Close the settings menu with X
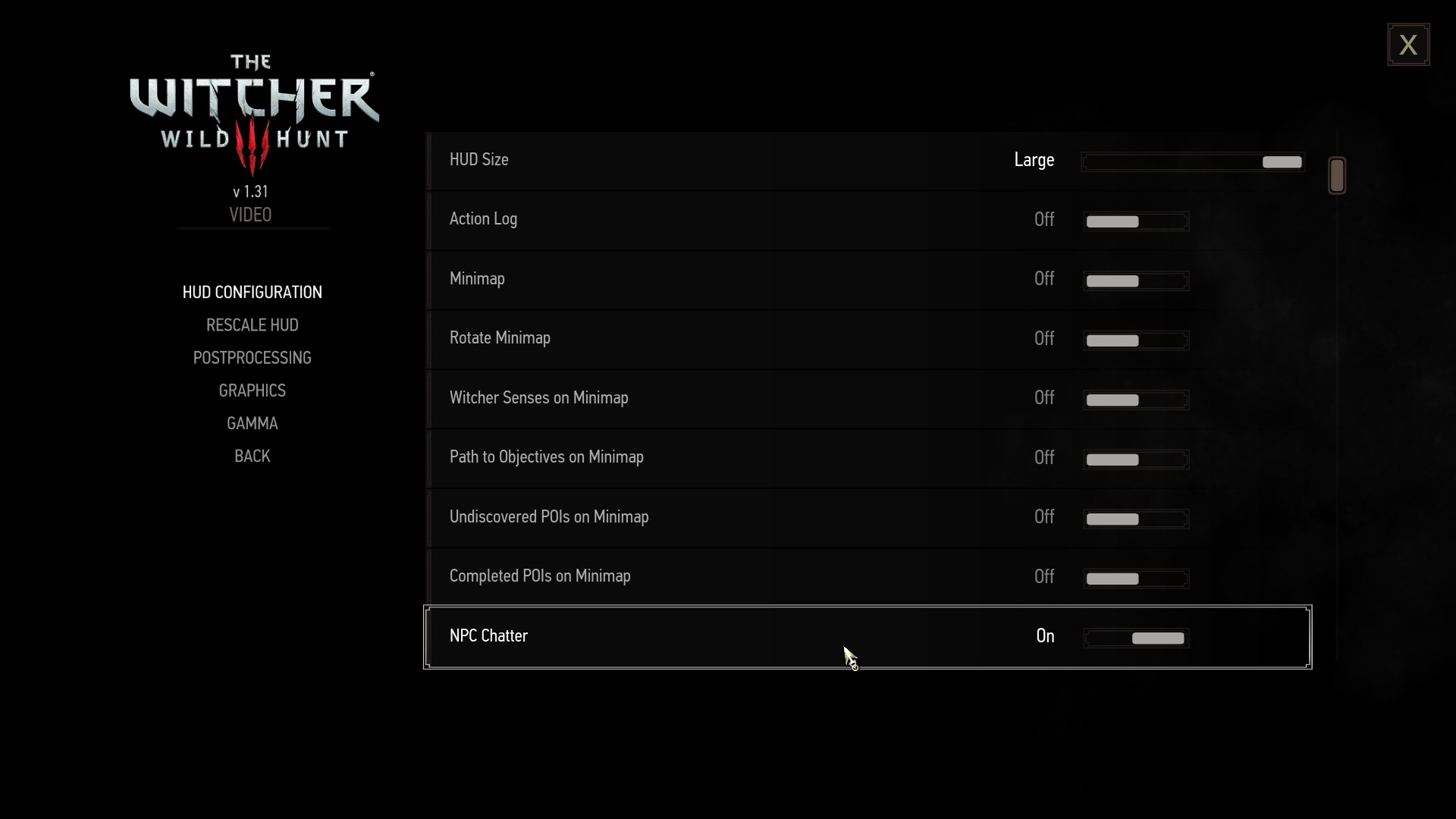This screenshot has height=819, width=1456. point(1408,44)
